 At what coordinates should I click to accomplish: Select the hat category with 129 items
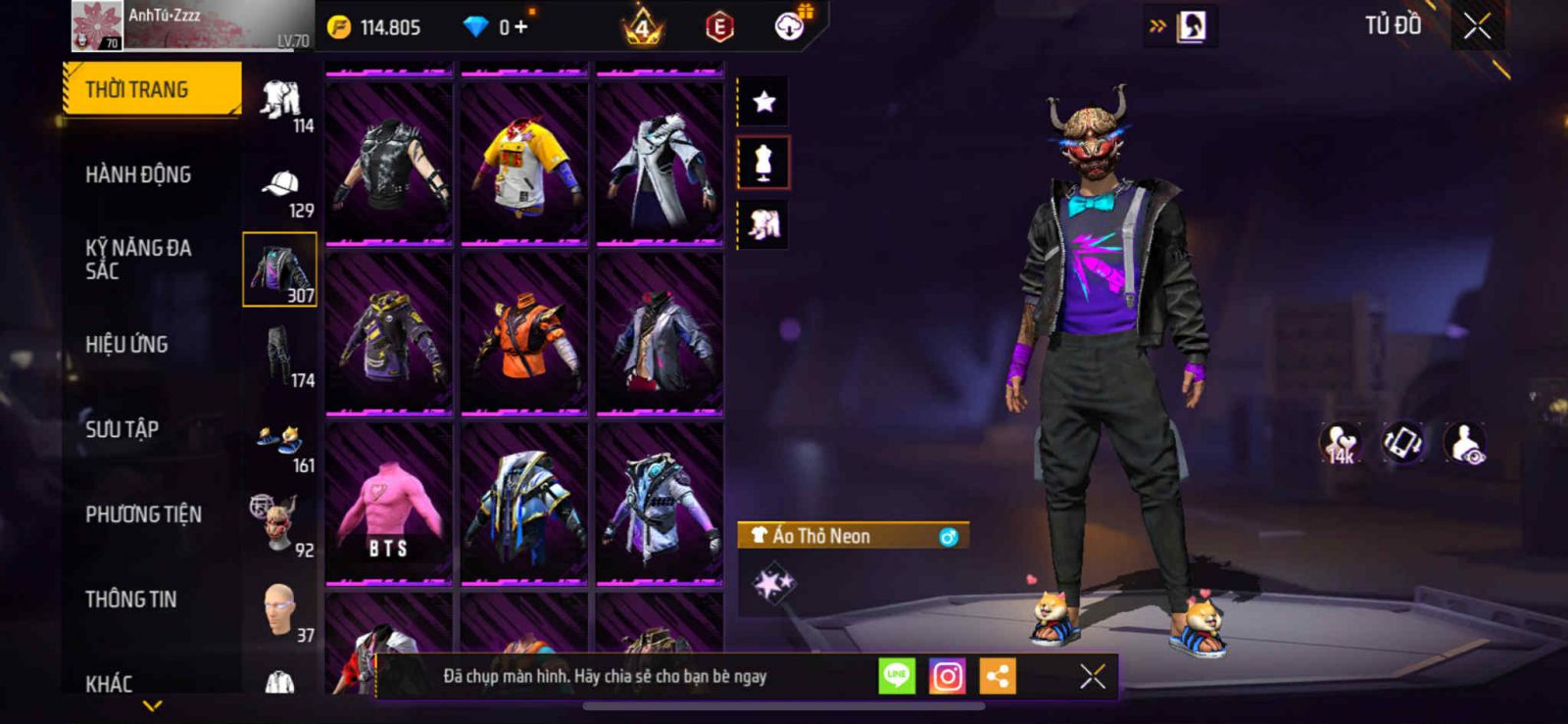[281, 189]
